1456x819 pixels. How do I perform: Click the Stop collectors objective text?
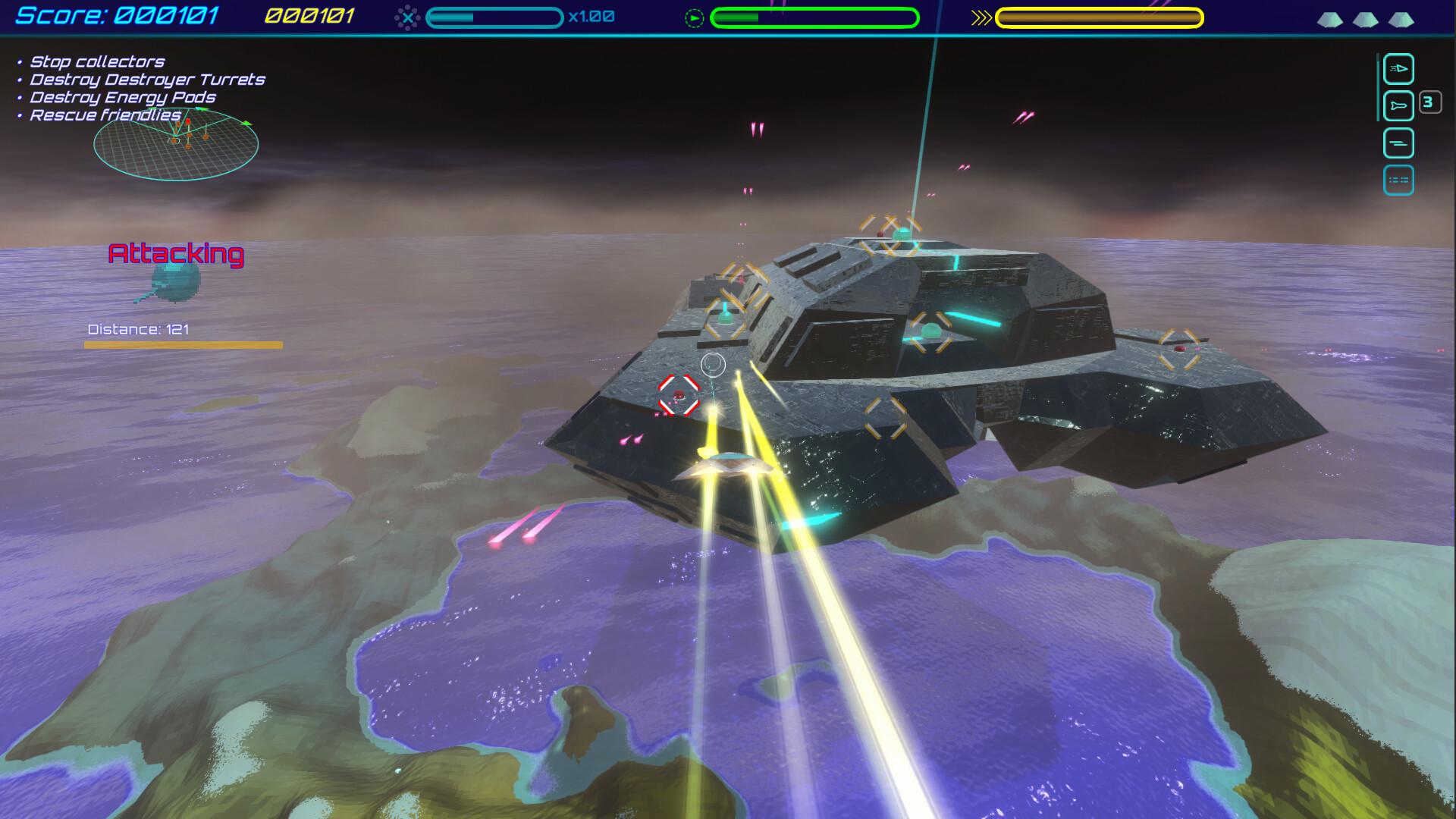(96, 61)
